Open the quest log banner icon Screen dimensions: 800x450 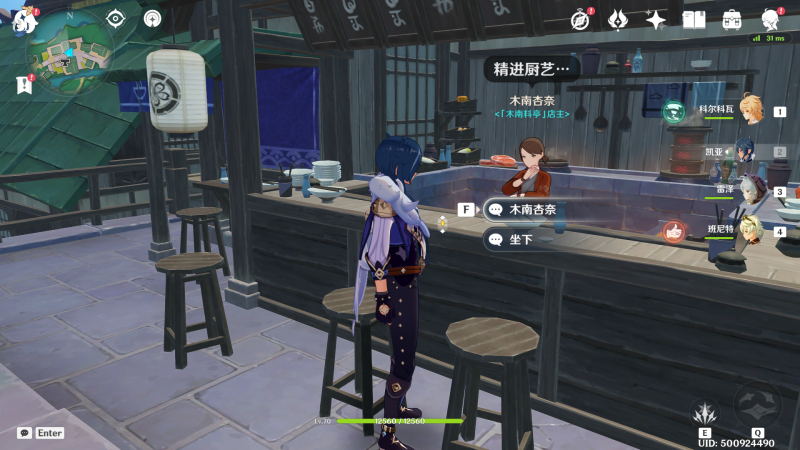(x=24, y=86)
